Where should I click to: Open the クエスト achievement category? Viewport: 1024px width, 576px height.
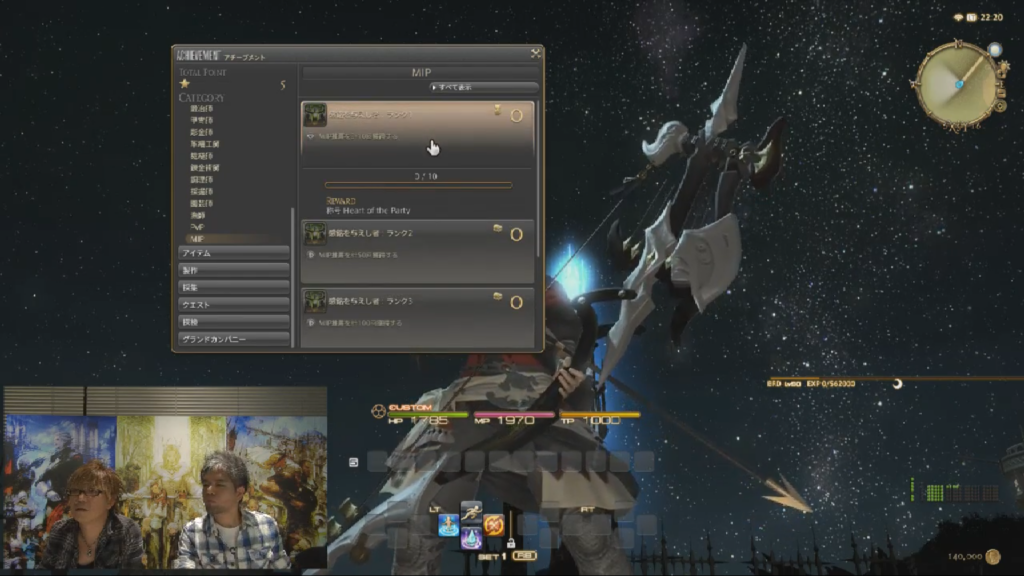(234, 305)
